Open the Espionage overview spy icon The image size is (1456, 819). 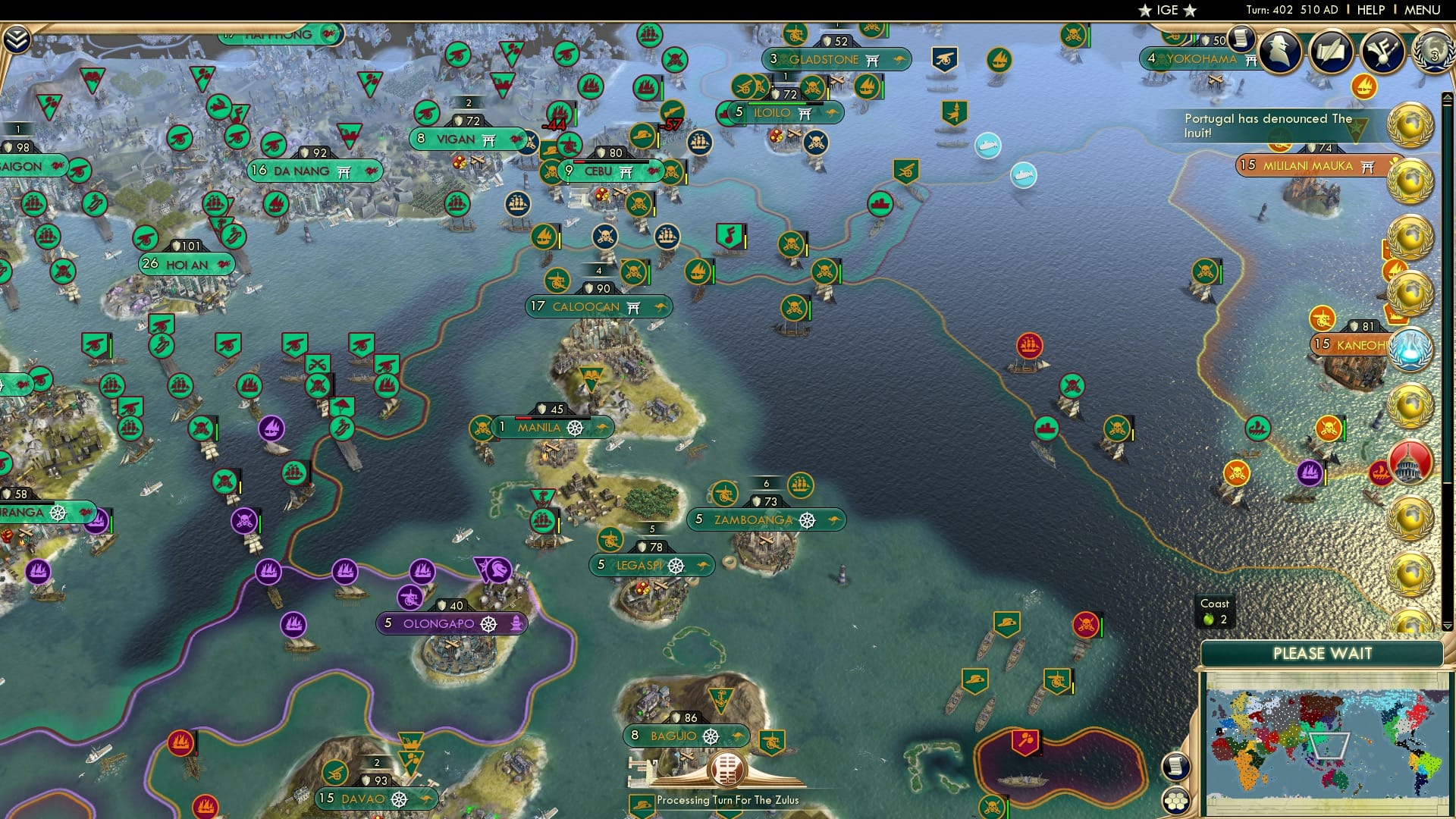click(1279, 51)
